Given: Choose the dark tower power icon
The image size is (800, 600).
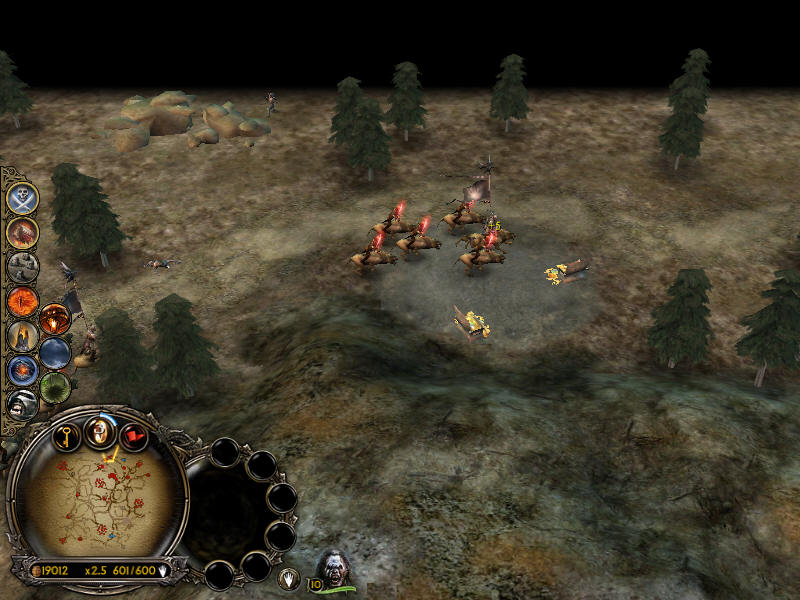Looking at the screenshot, I should click(x=22, y=336).
